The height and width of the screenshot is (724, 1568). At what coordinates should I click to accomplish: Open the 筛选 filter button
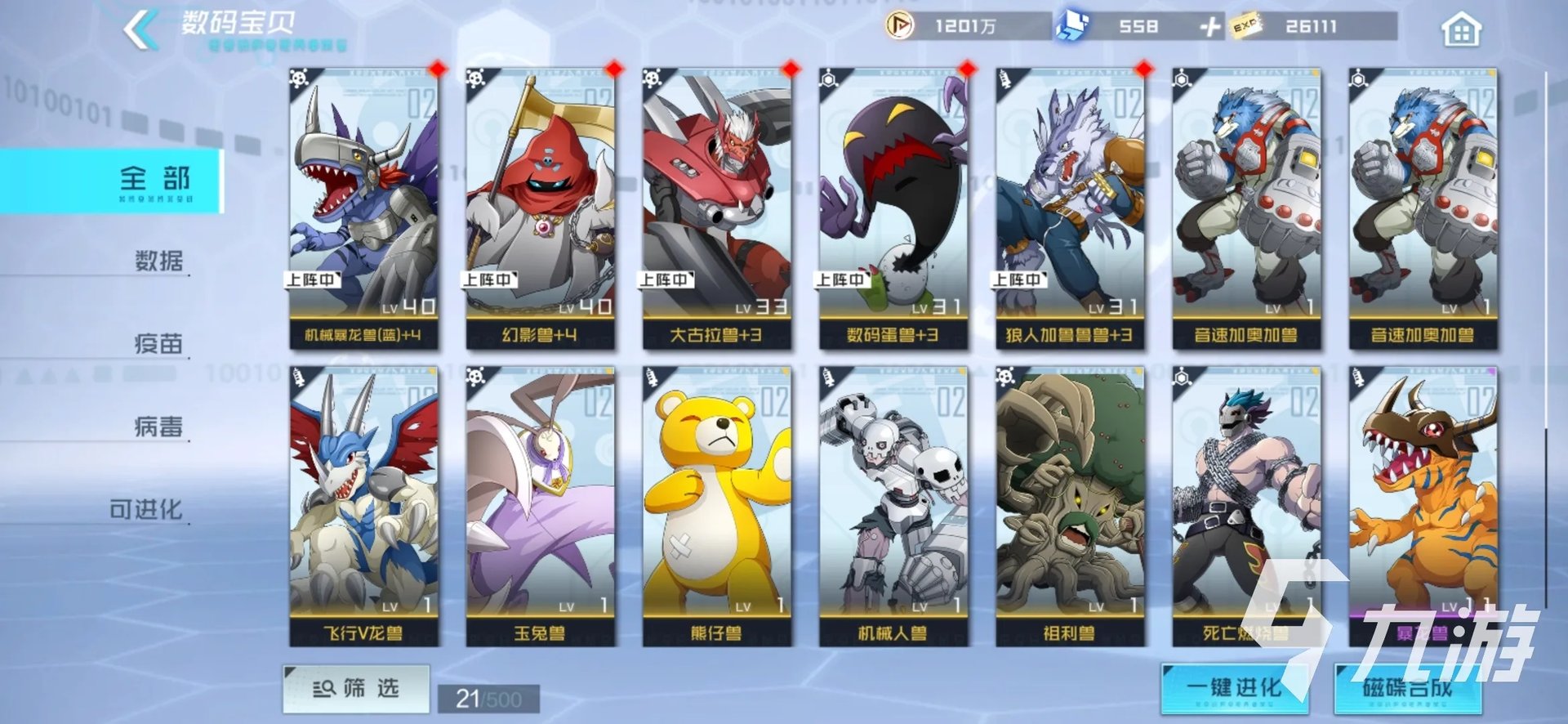pyautogui.click(x=356, y=688)
